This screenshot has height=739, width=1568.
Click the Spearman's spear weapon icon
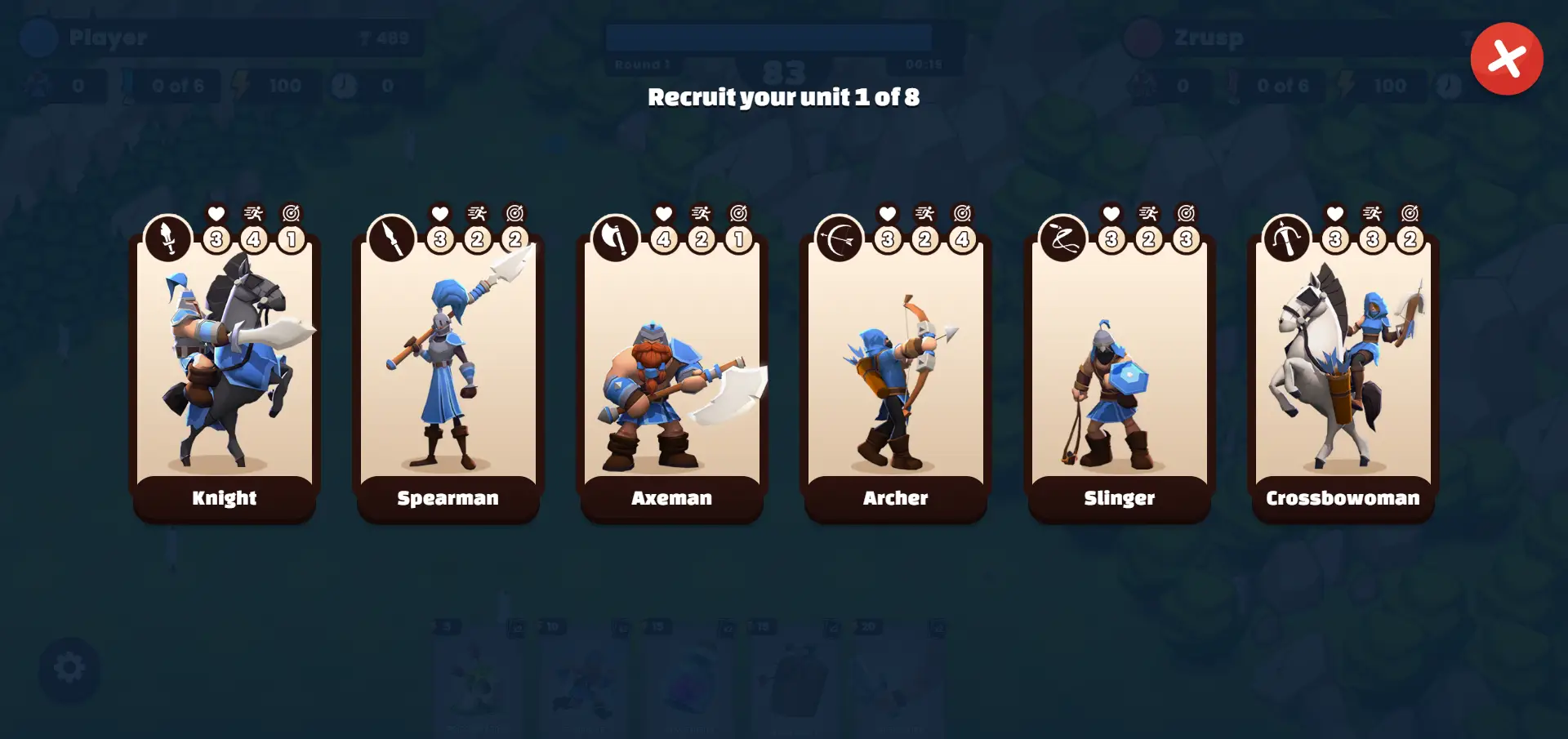pos(392,238)
